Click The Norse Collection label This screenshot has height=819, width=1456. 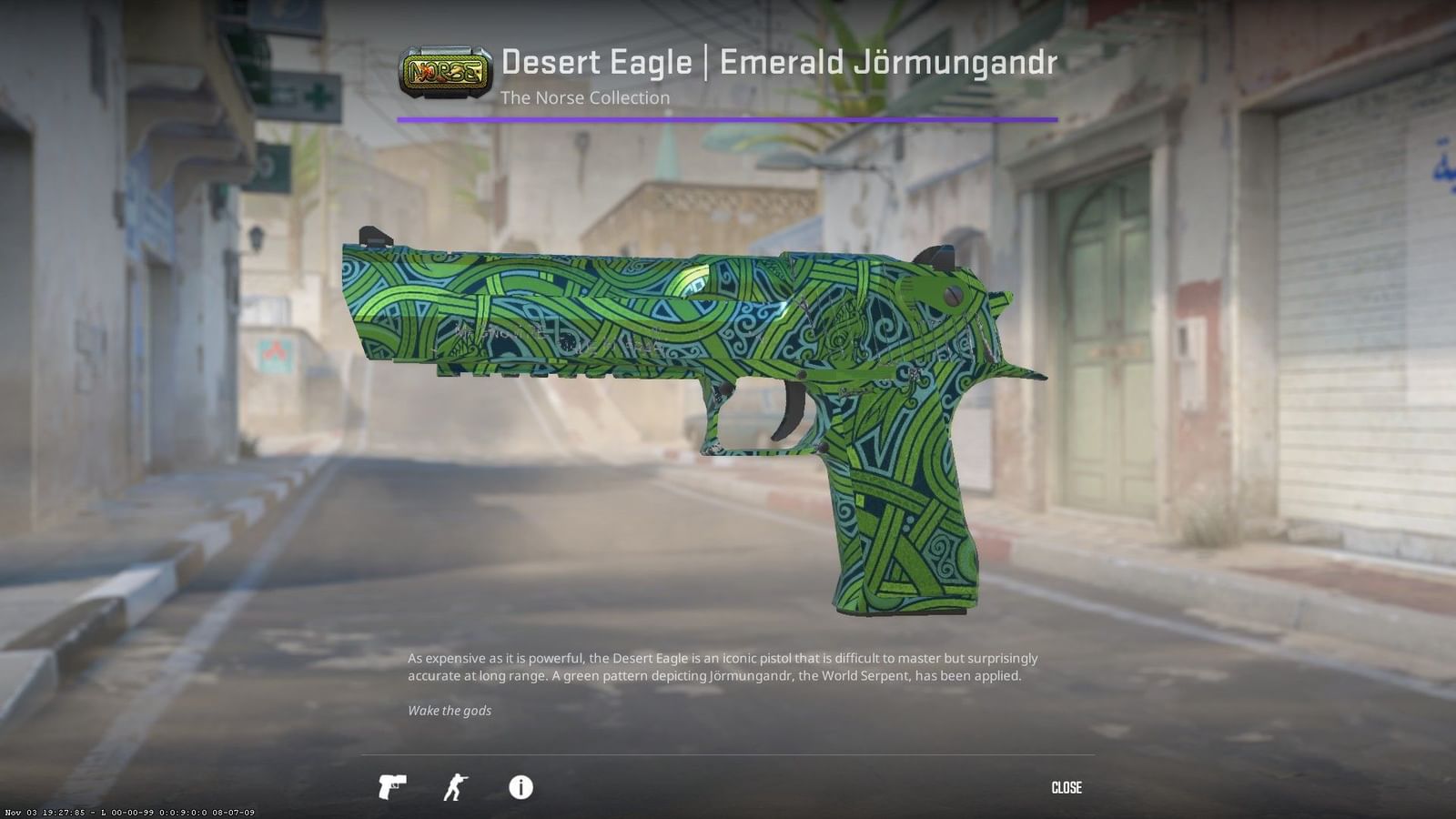pos(583,97)
